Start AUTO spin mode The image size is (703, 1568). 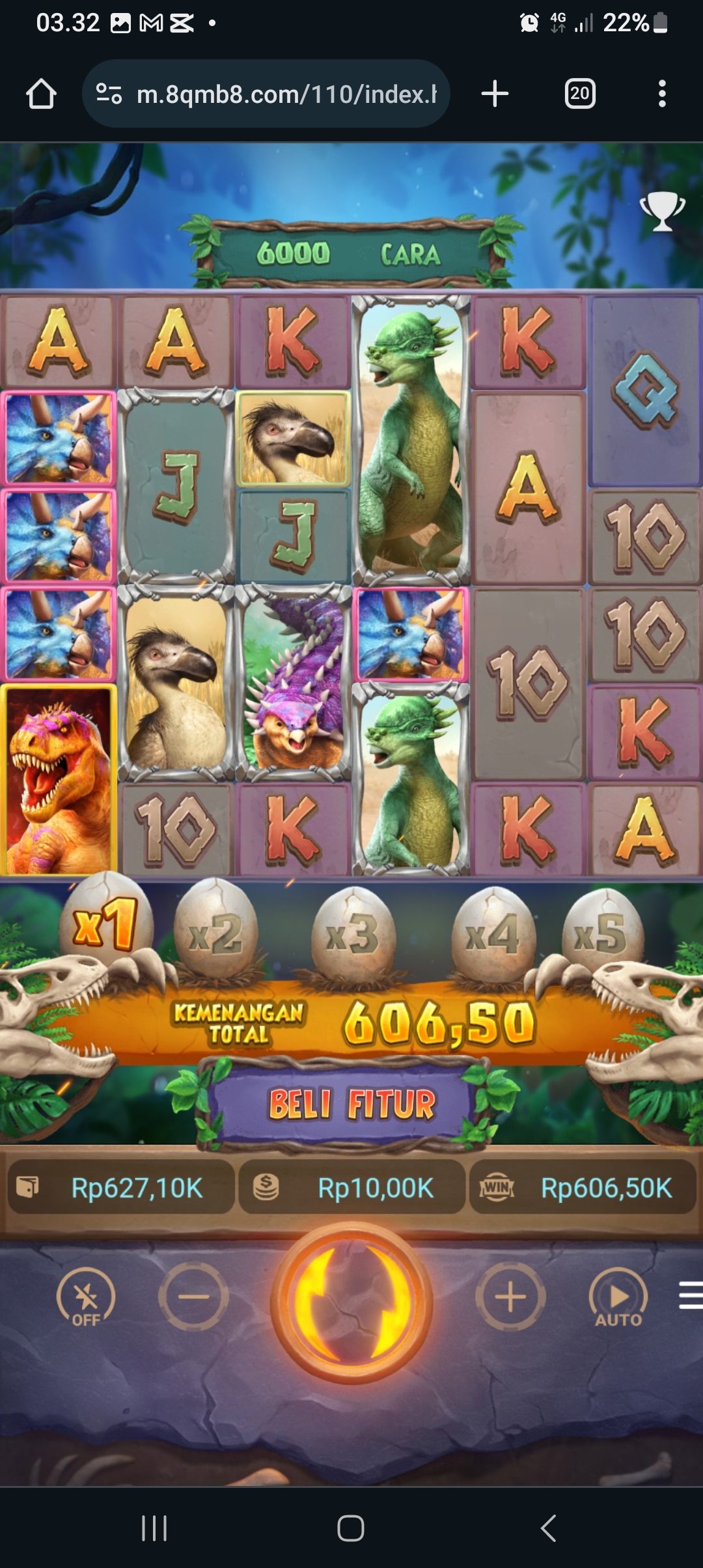(618, 1298)
